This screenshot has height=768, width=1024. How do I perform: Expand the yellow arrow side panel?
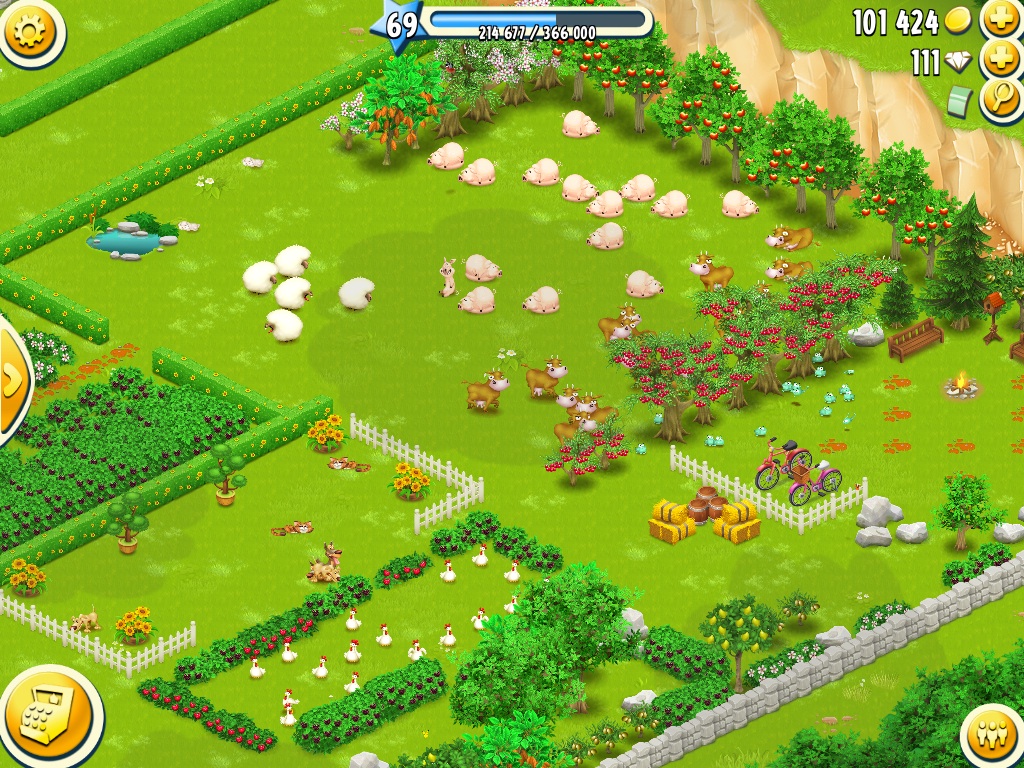pos(12,379)
